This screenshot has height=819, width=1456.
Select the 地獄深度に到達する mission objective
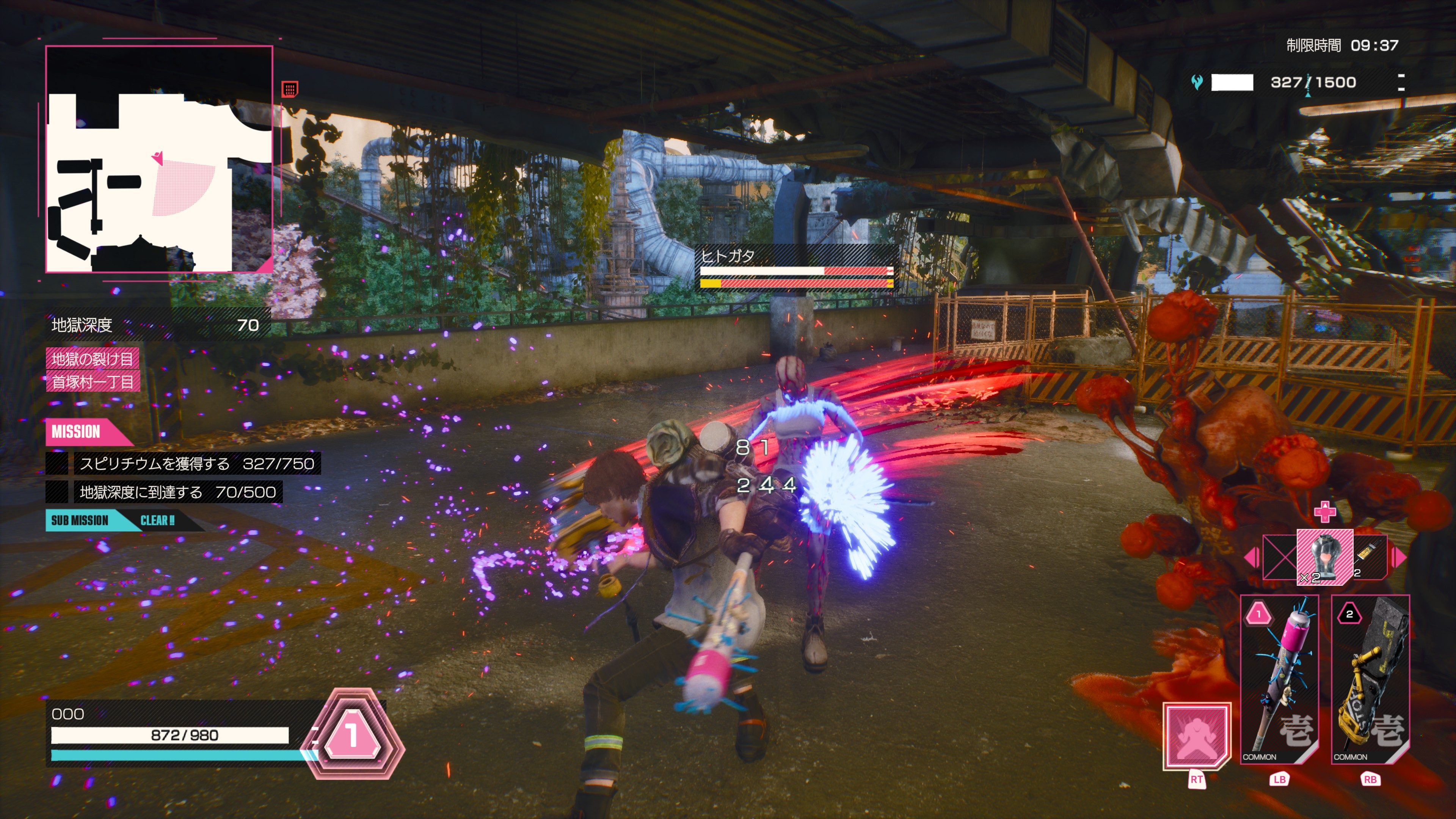[x=177, y=492]
